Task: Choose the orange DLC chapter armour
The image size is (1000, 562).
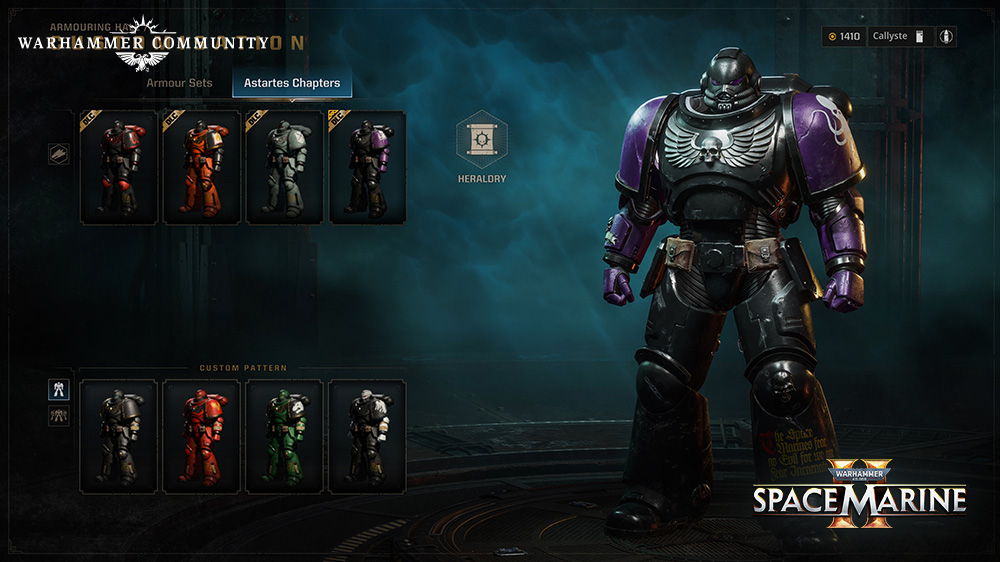Action: [x=202, y=168]
